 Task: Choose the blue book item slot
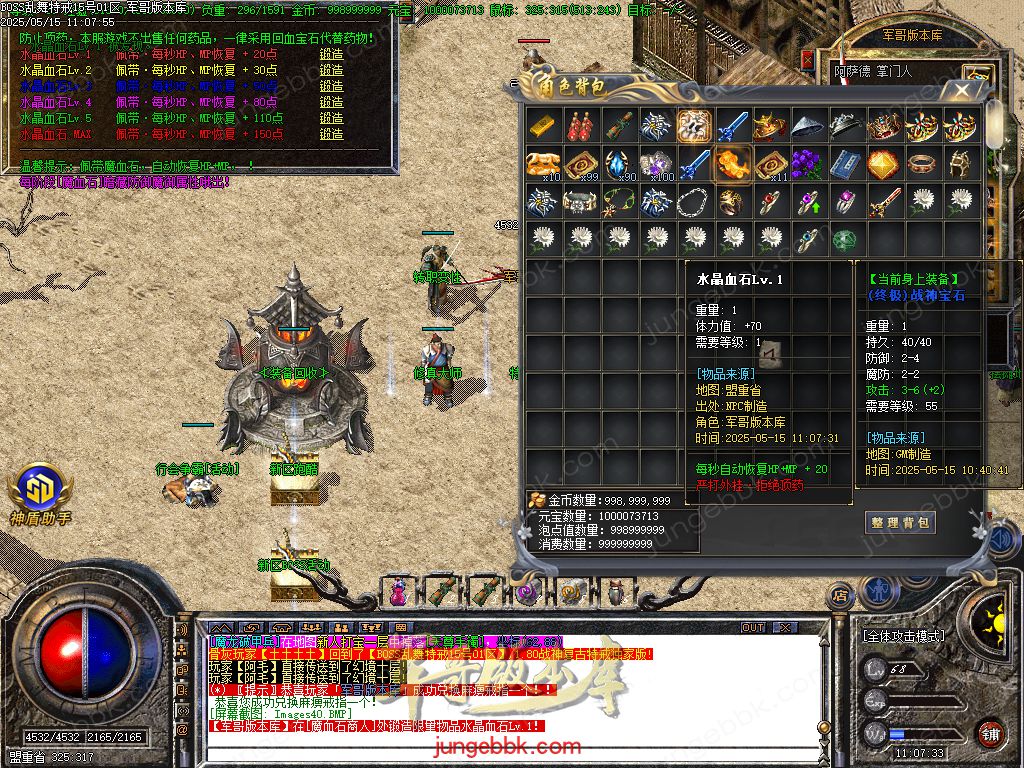click(847, 164)
